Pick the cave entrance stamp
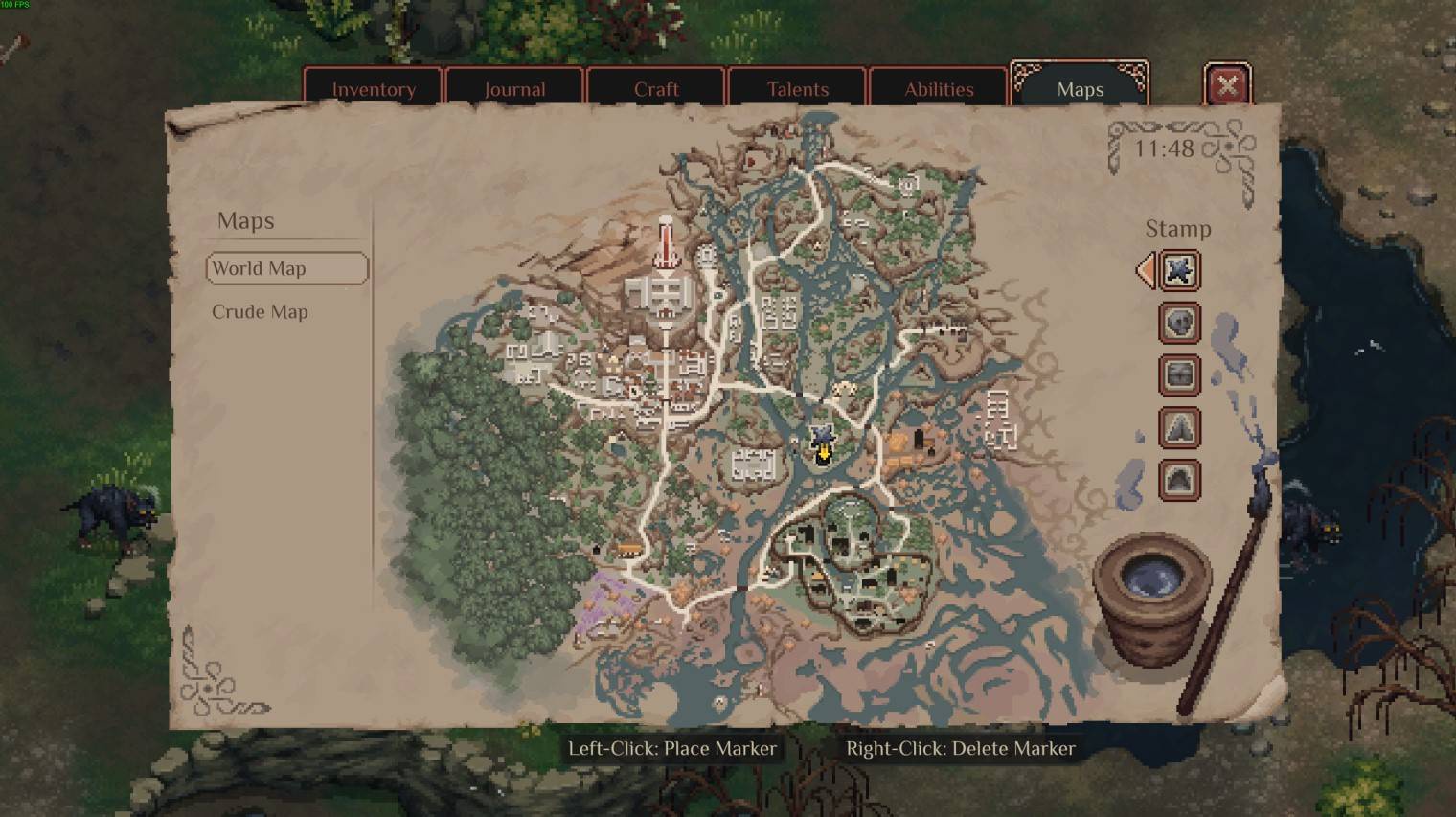 pyautogui.click(x=1179, y=479)
